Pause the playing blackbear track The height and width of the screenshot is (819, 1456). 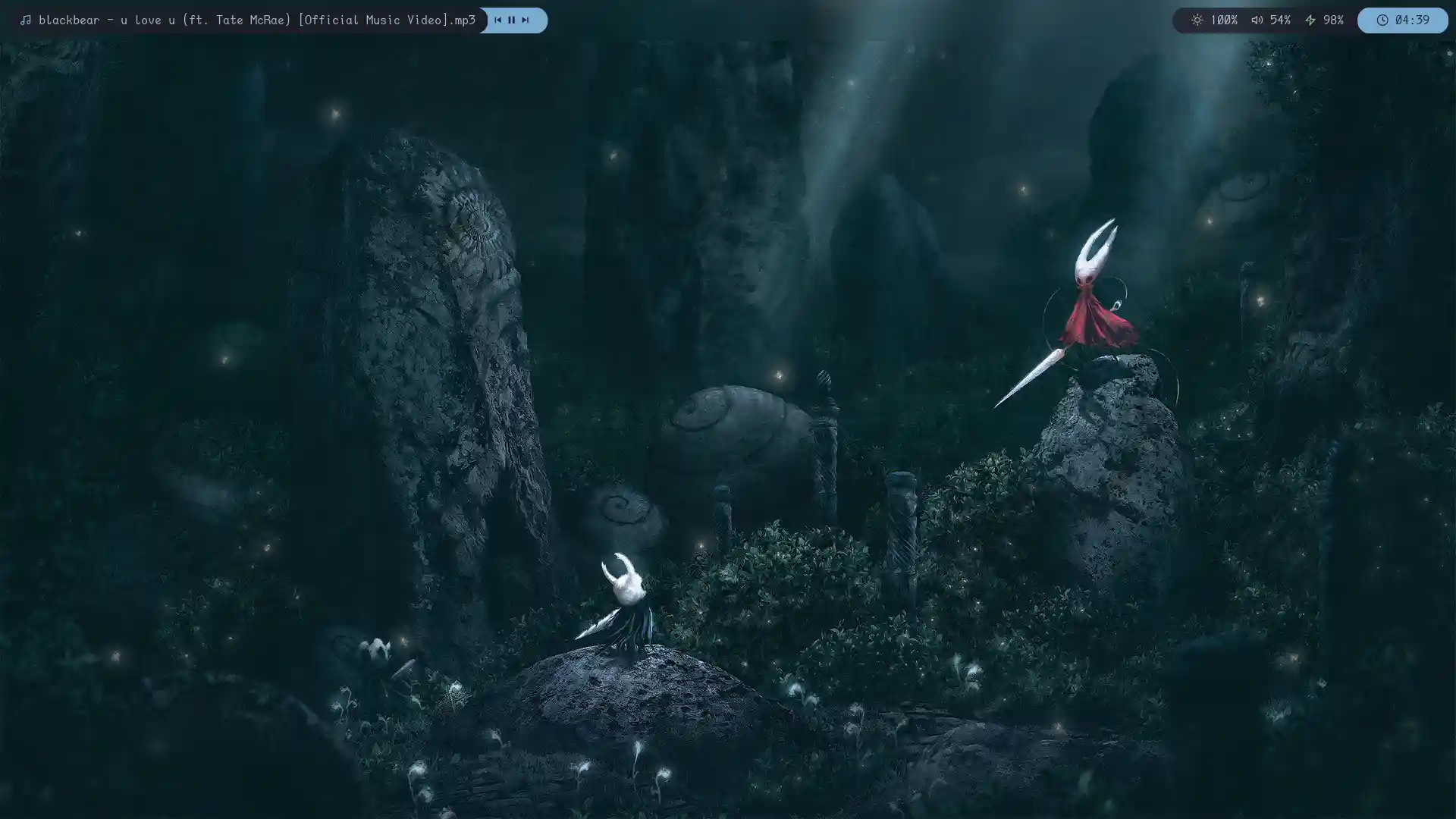[511, 20]
